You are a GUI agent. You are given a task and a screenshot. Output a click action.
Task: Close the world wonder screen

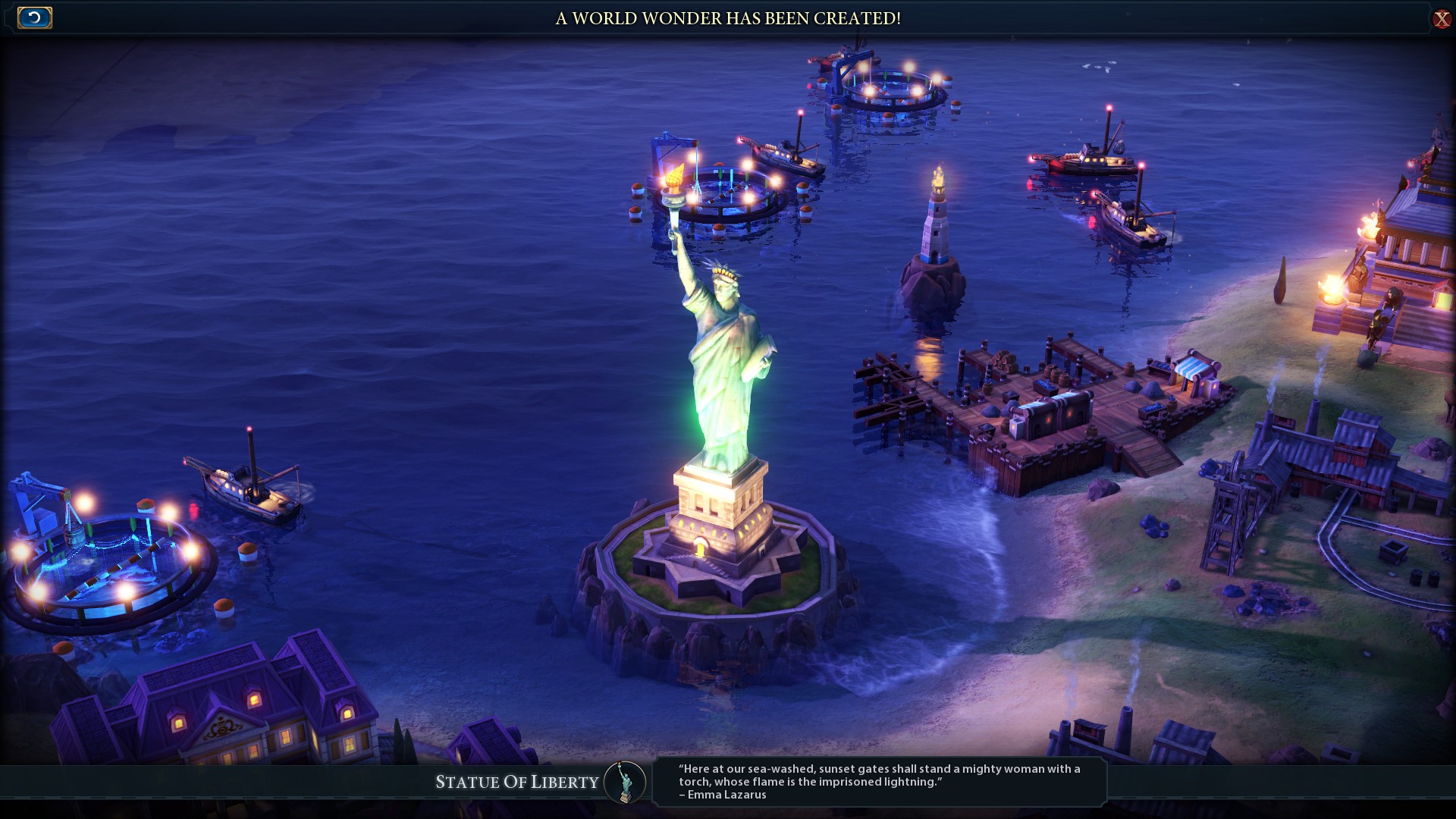tap(1441, 18)
